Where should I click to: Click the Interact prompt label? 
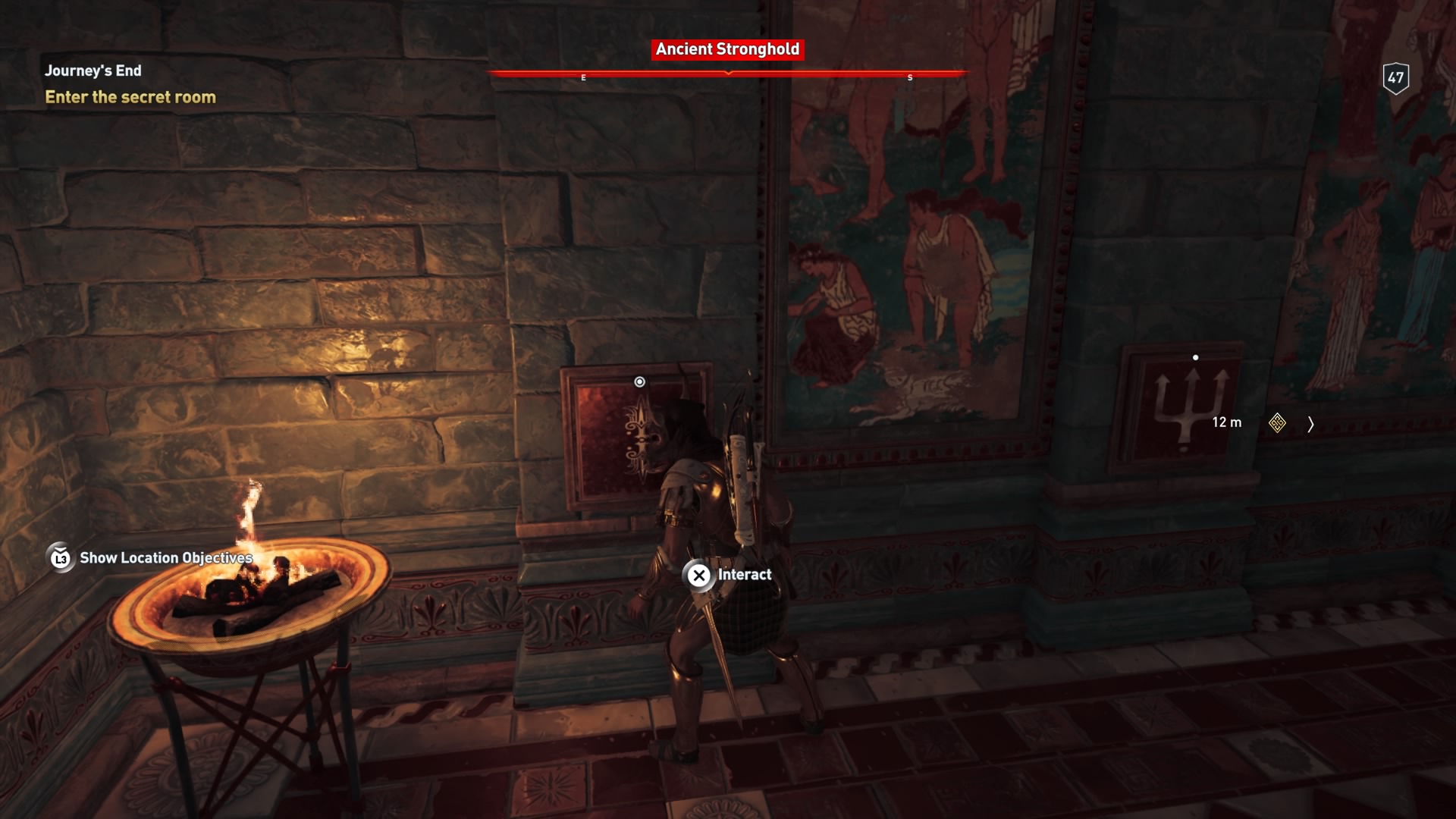coord(744,575)
